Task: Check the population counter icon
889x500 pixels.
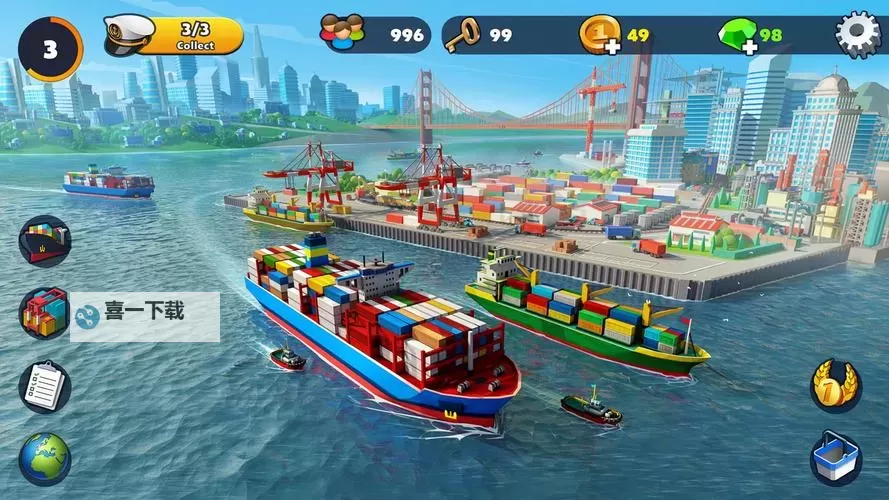Action: [342, 35]
